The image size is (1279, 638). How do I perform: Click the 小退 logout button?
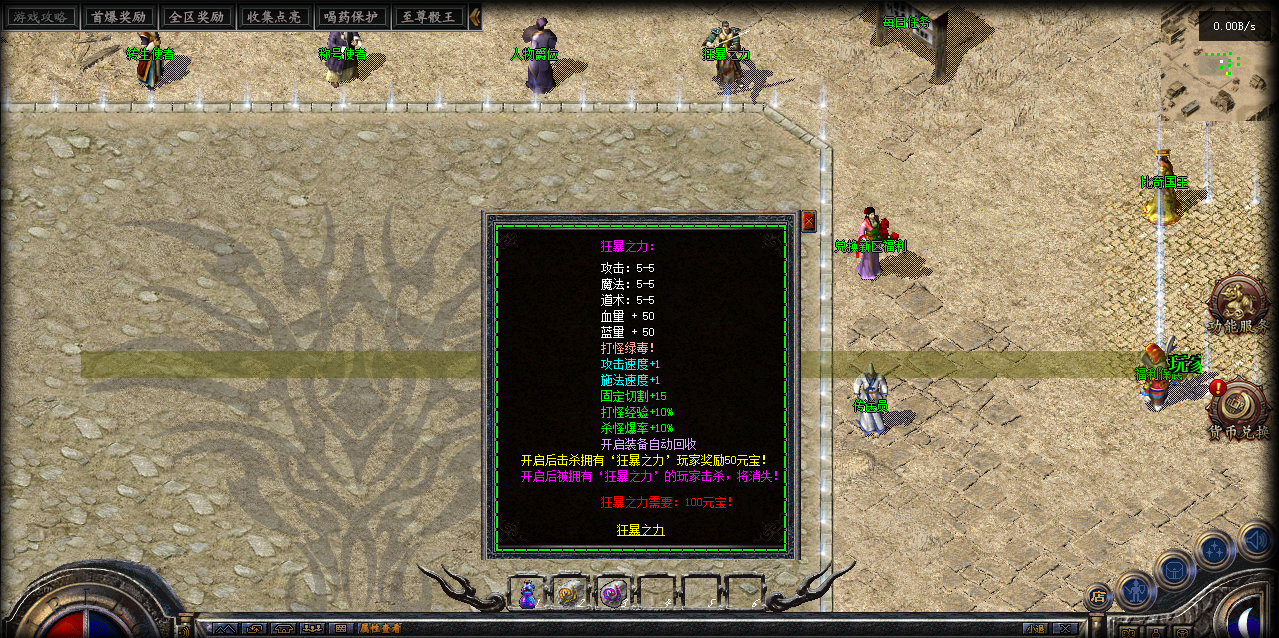click(x=1034, y=629)
